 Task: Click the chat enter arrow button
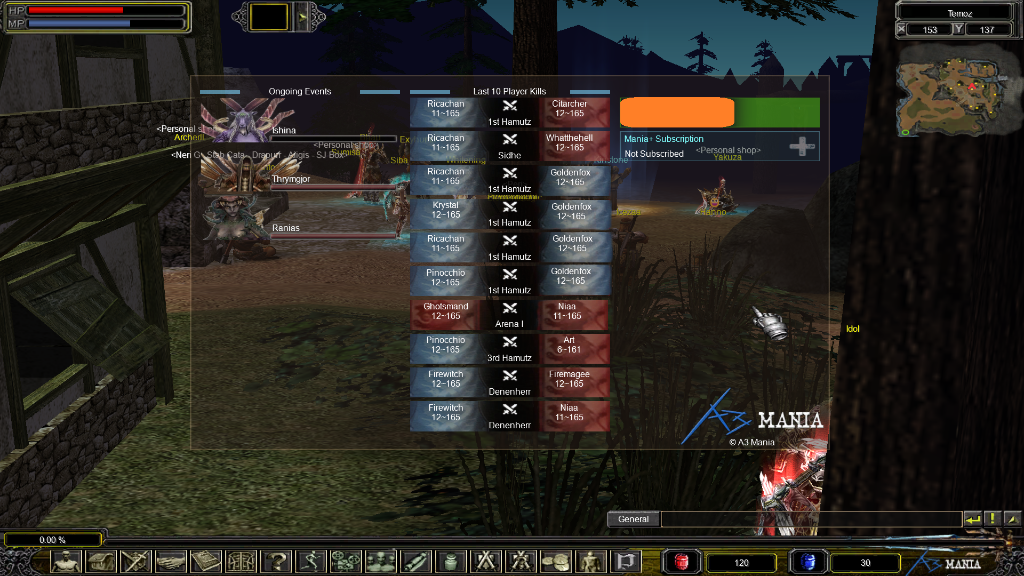tap(973, 519)
